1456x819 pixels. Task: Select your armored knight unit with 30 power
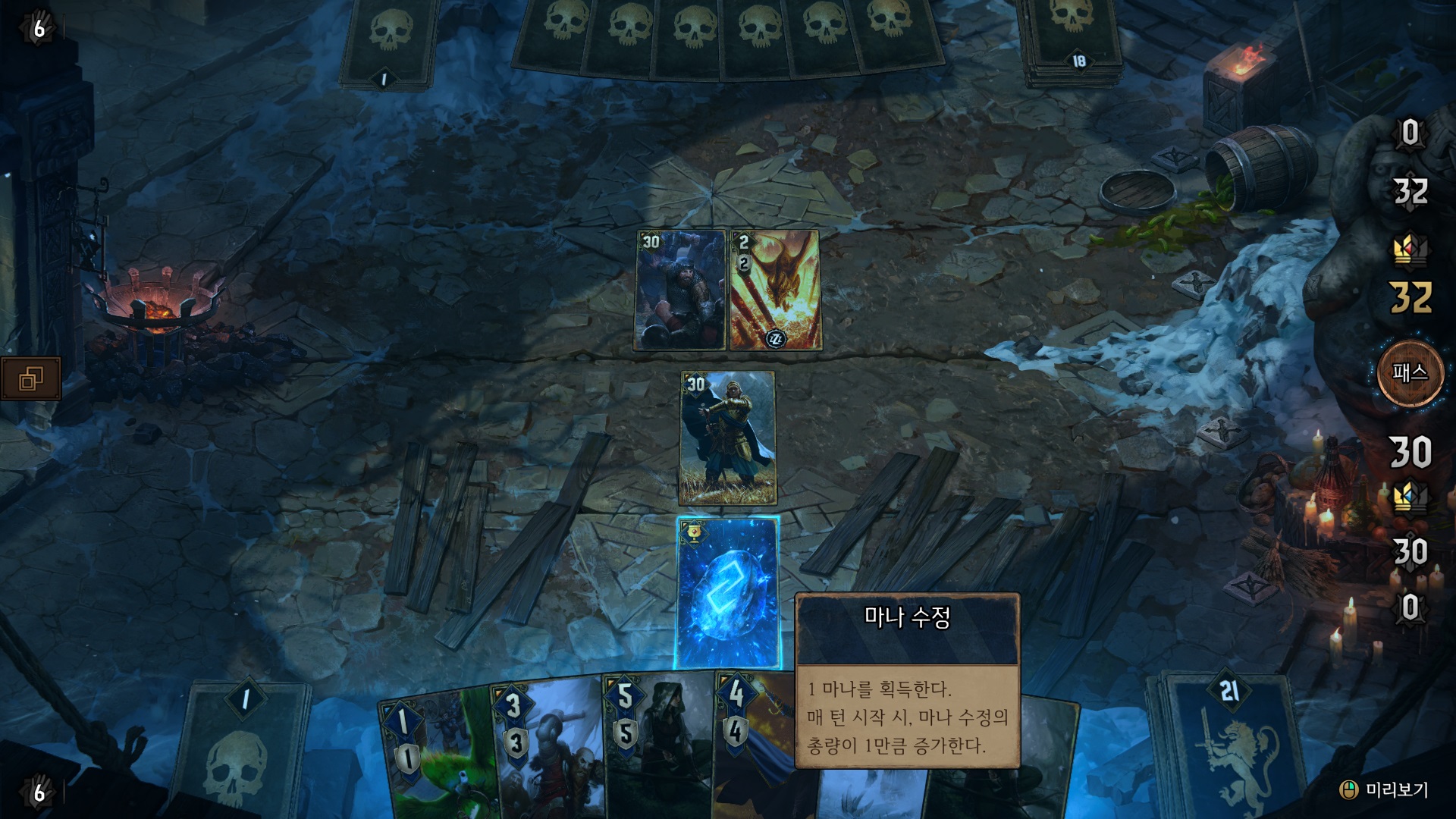[727, 438]
